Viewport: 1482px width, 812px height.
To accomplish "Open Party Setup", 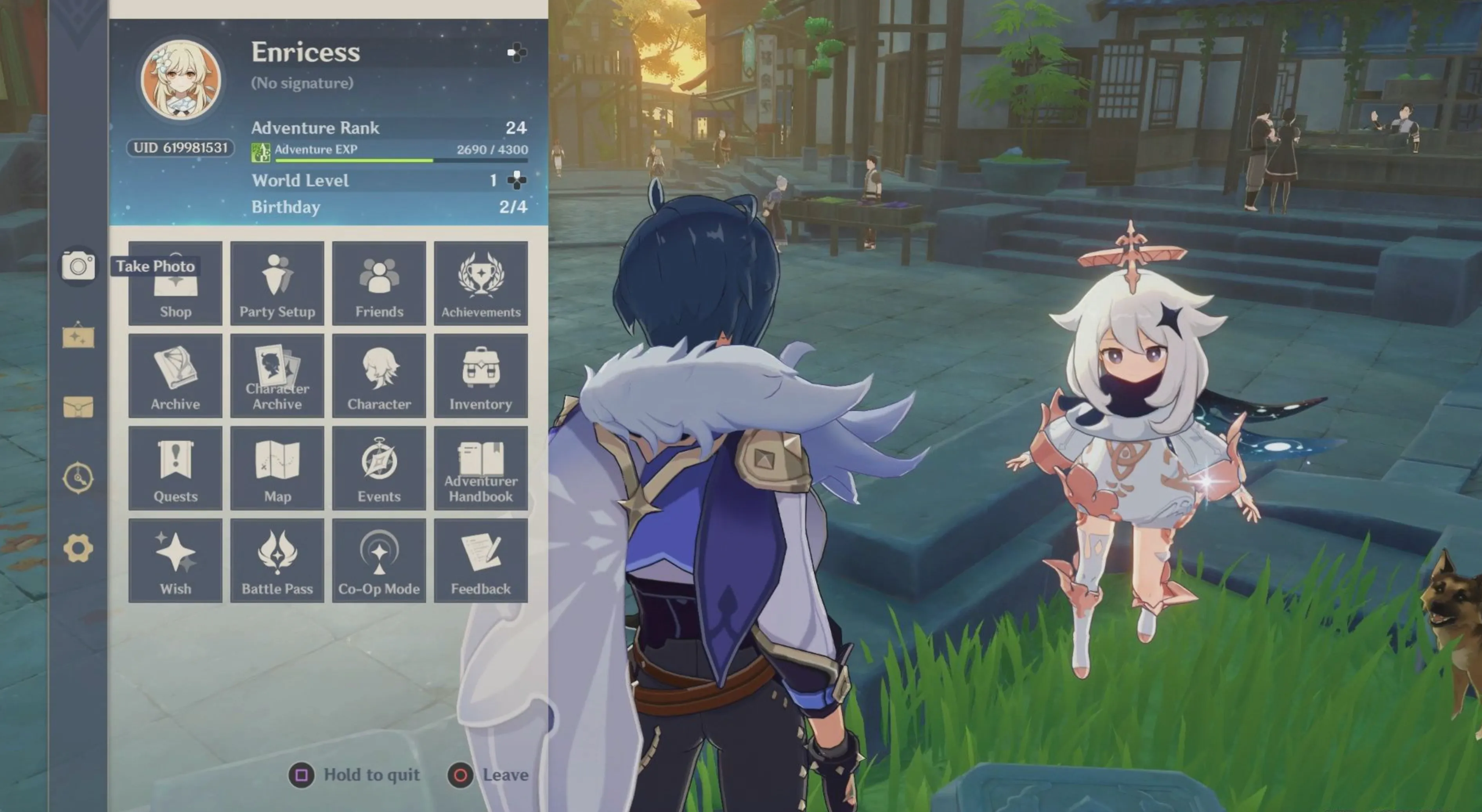I will (x=277, y=283).
